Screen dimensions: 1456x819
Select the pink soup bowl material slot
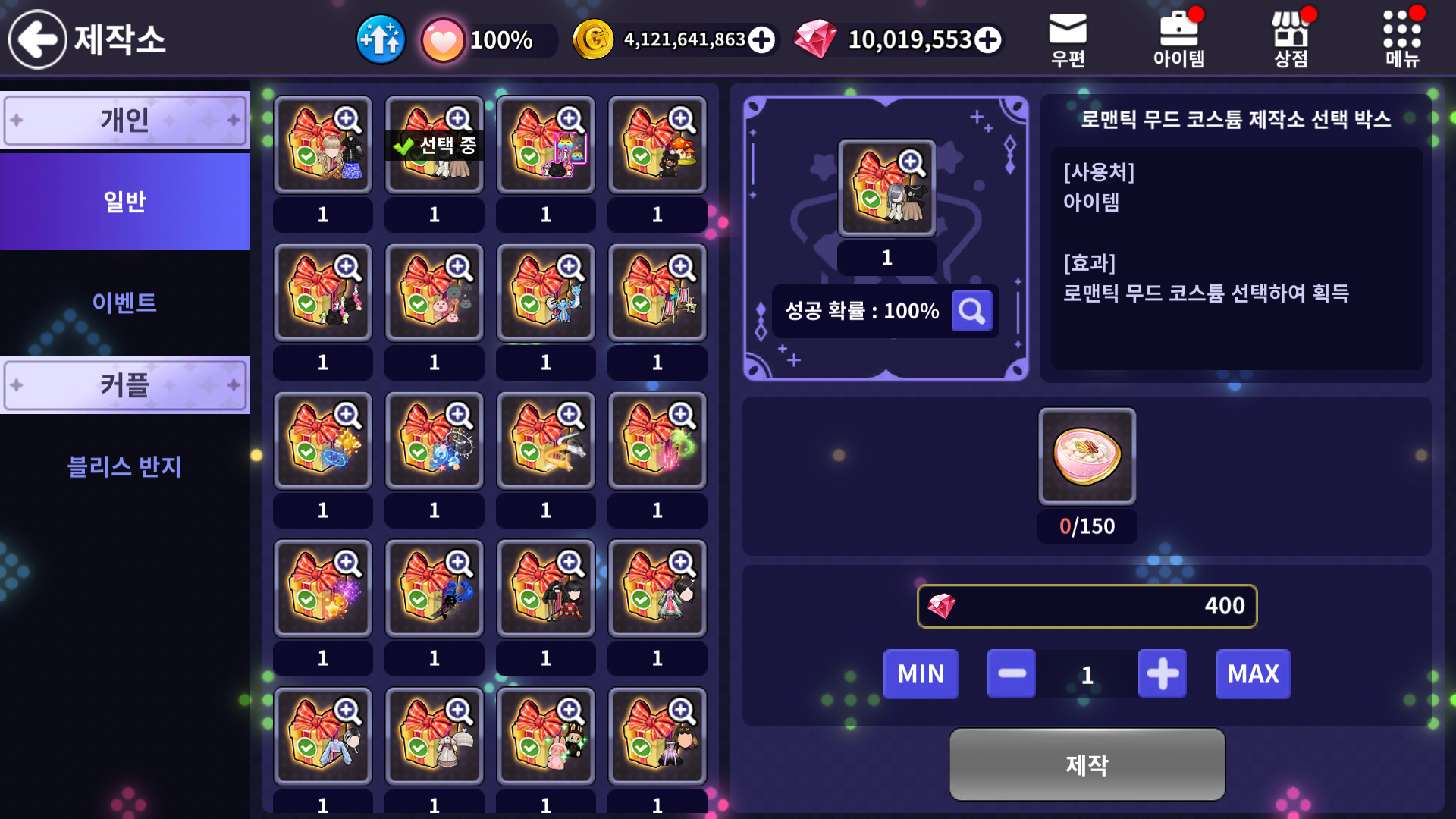pos(1087,457)
